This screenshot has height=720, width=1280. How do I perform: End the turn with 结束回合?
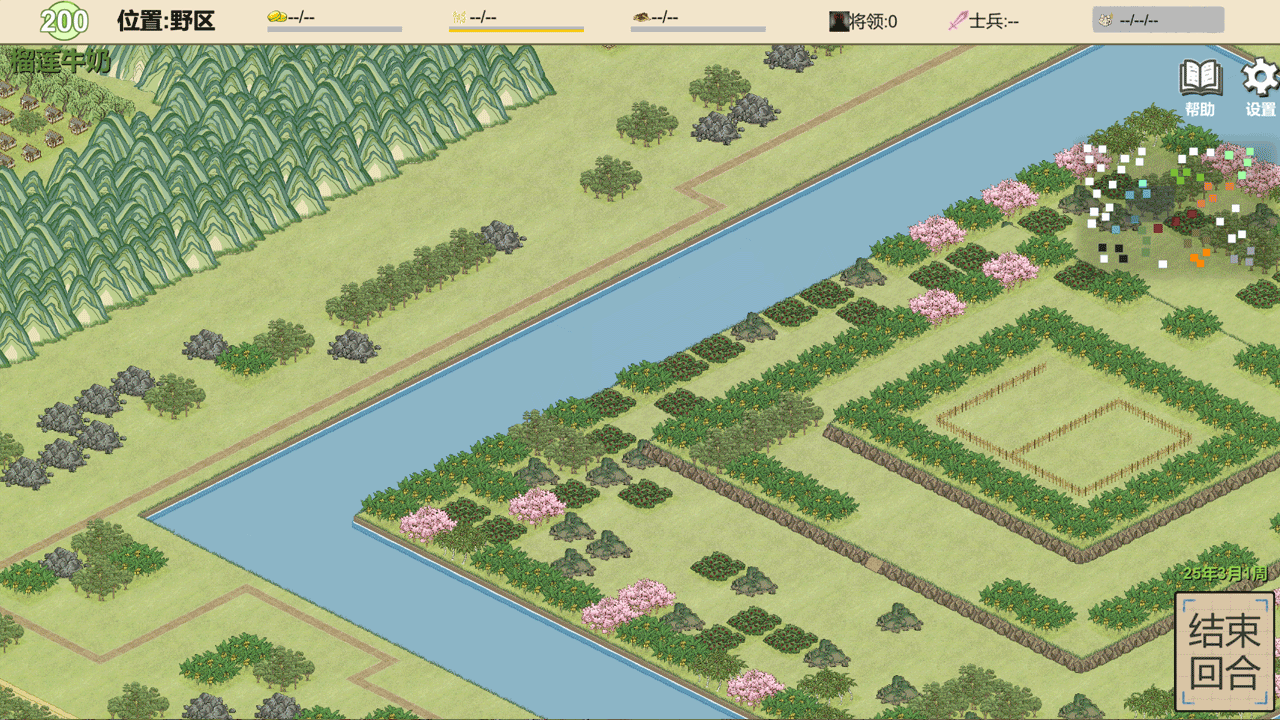point(1224,650)
